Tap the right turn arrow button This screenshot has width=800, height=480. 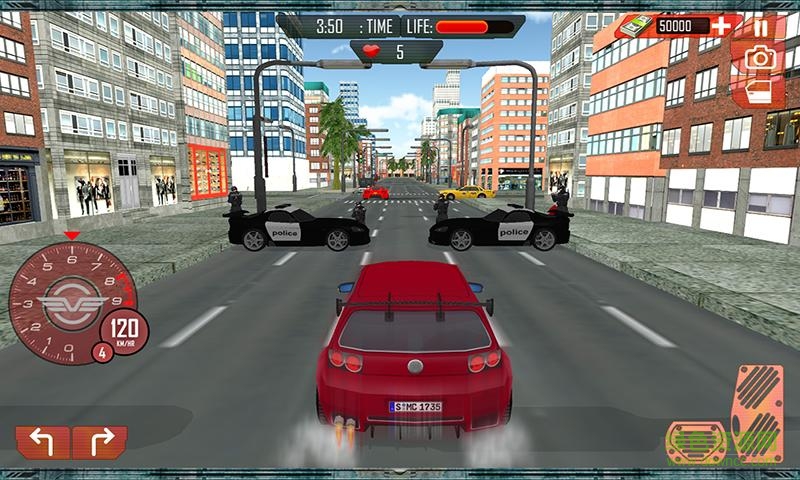99,441
